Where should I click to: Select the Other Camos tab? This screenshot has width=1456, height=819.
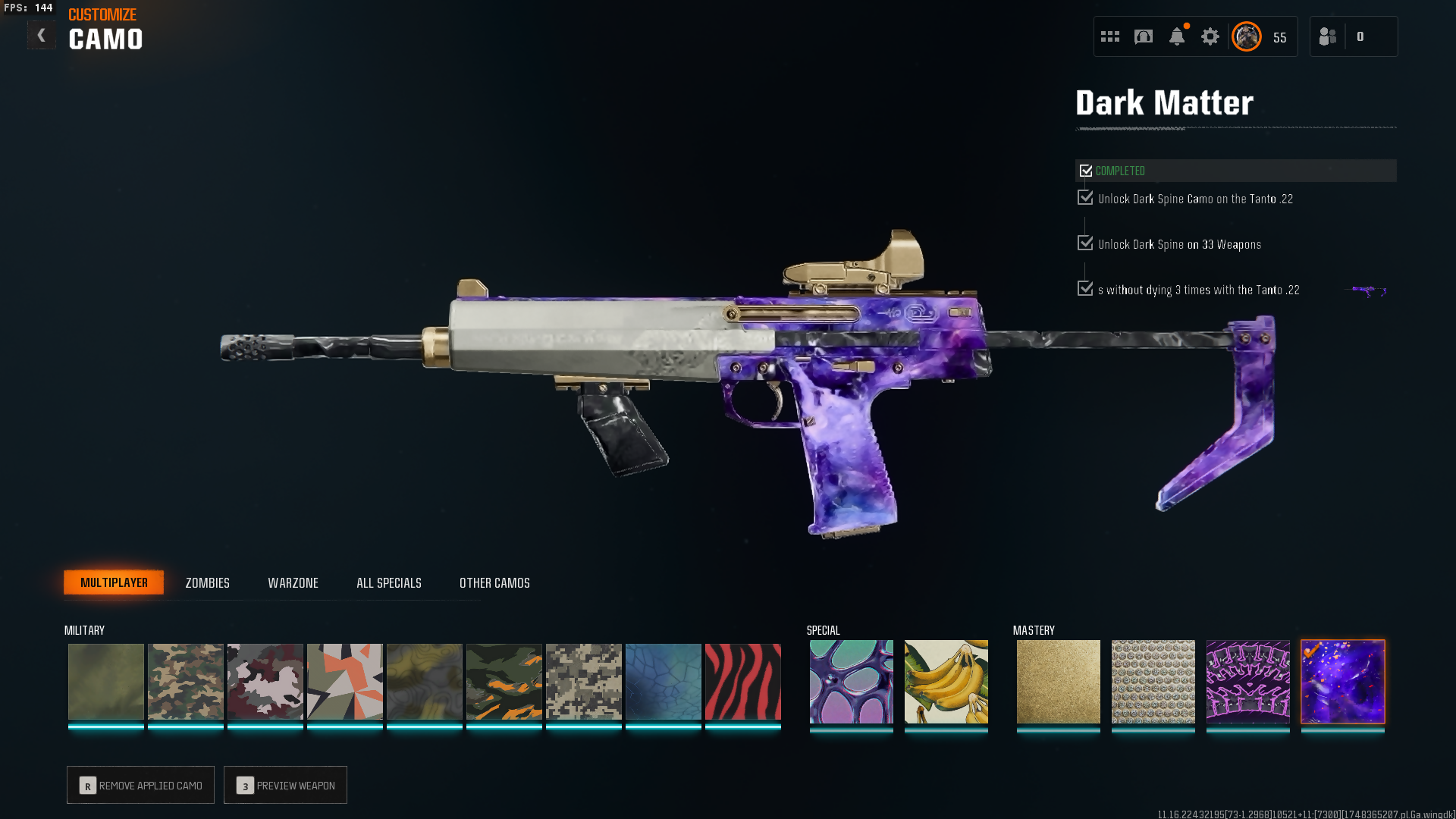(x=494, y=583)
